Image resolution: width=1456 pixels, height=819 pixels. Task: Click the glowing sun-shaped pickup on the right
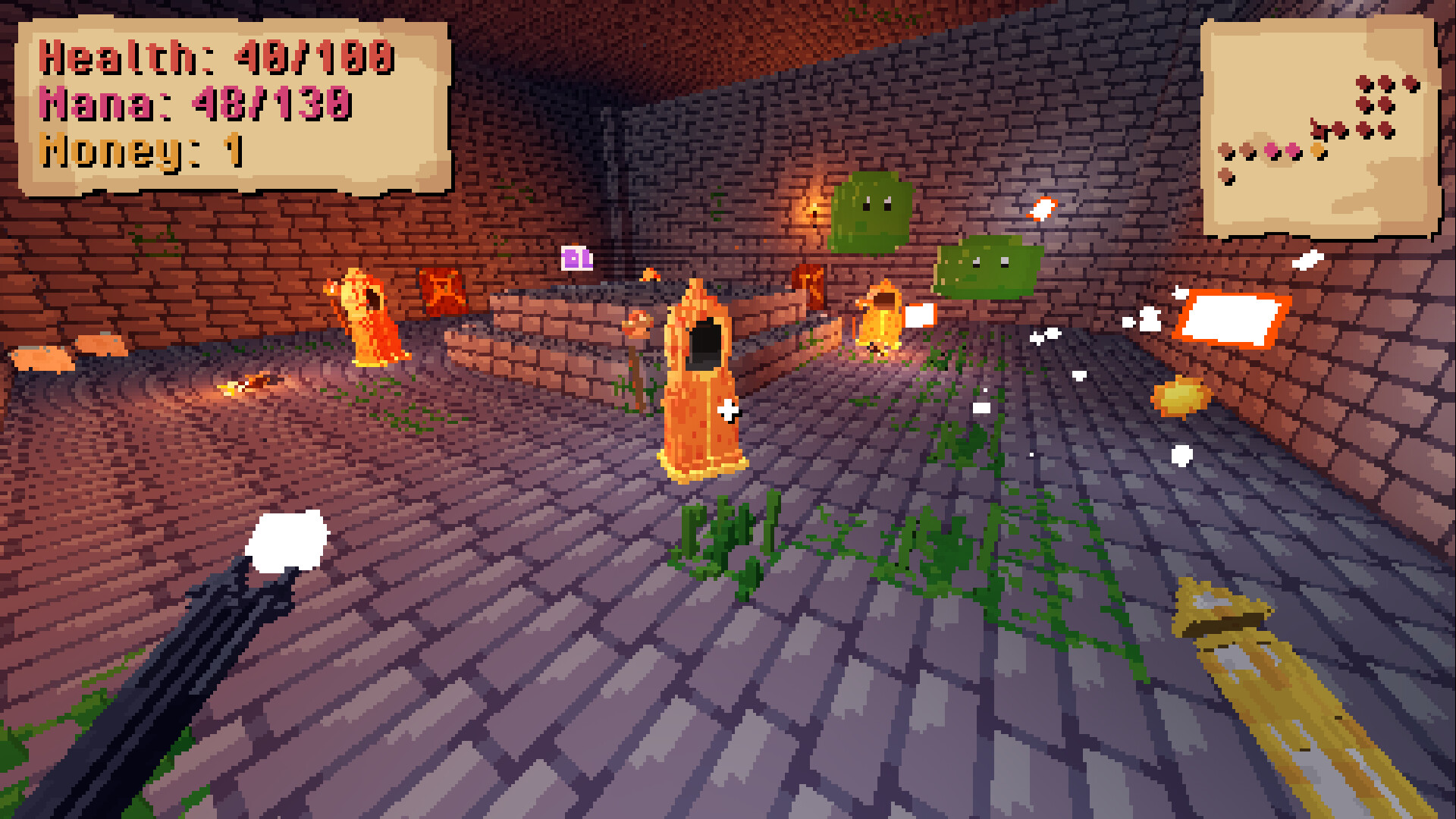1180,394
